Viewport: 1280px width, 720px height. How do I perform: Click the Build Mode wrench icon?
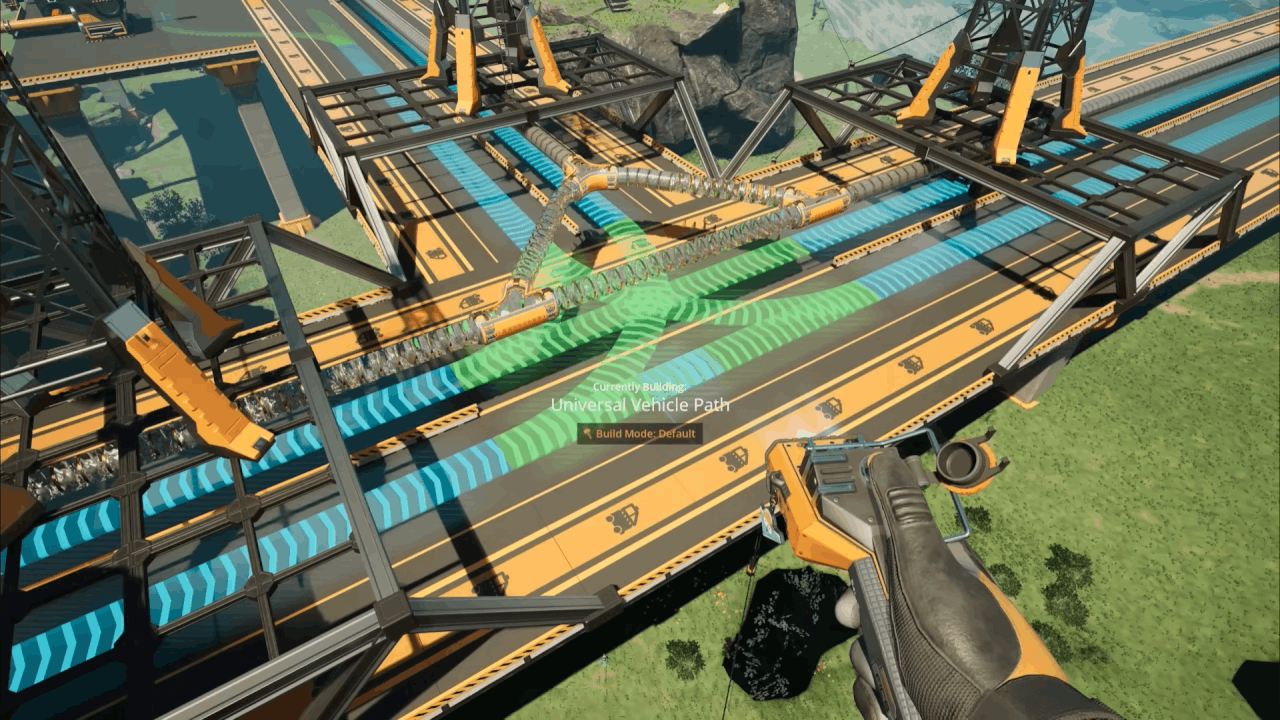tap(585, 434)
